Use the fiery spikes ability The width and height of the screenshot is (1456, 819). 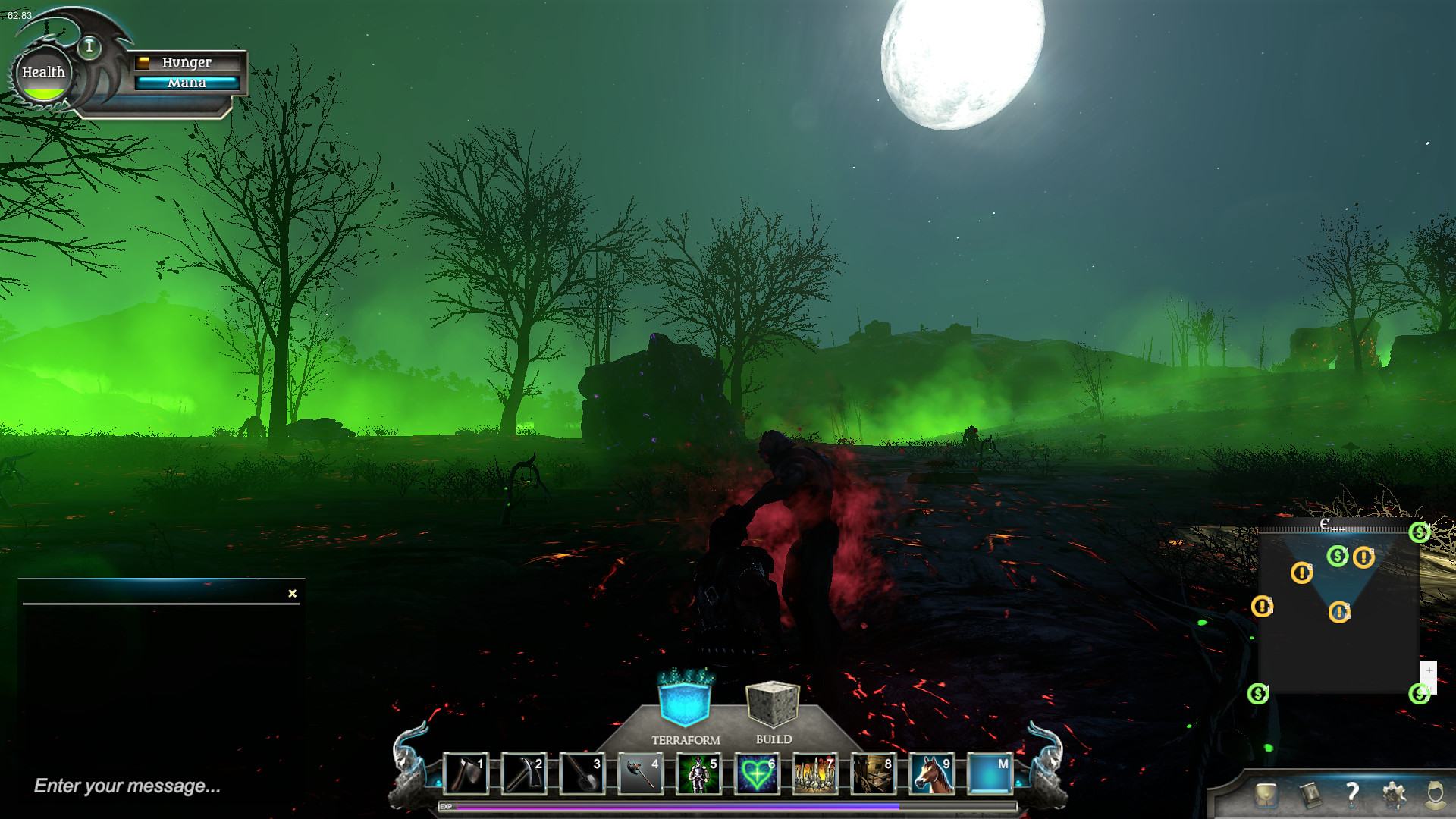815,774
